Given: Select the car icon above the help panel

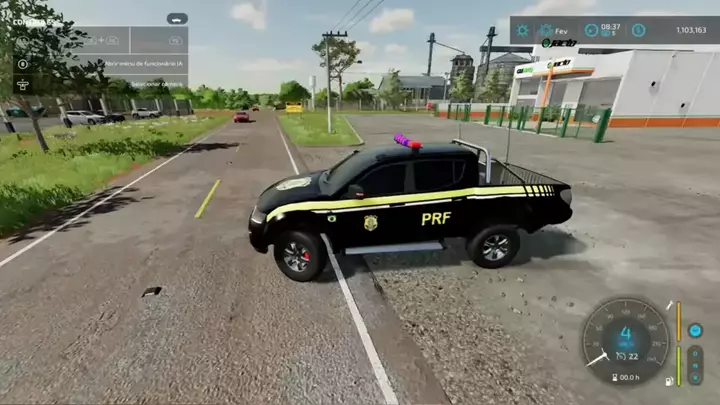Looking at the screenshot, I should tap(177, 18).
